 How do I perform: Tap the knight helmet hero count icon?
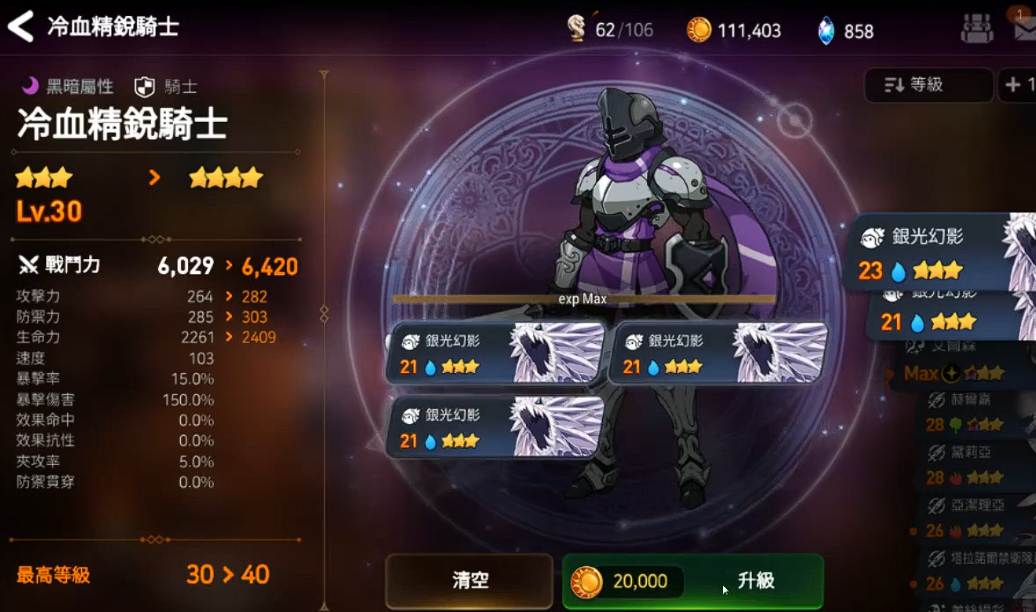coord(577,29)
